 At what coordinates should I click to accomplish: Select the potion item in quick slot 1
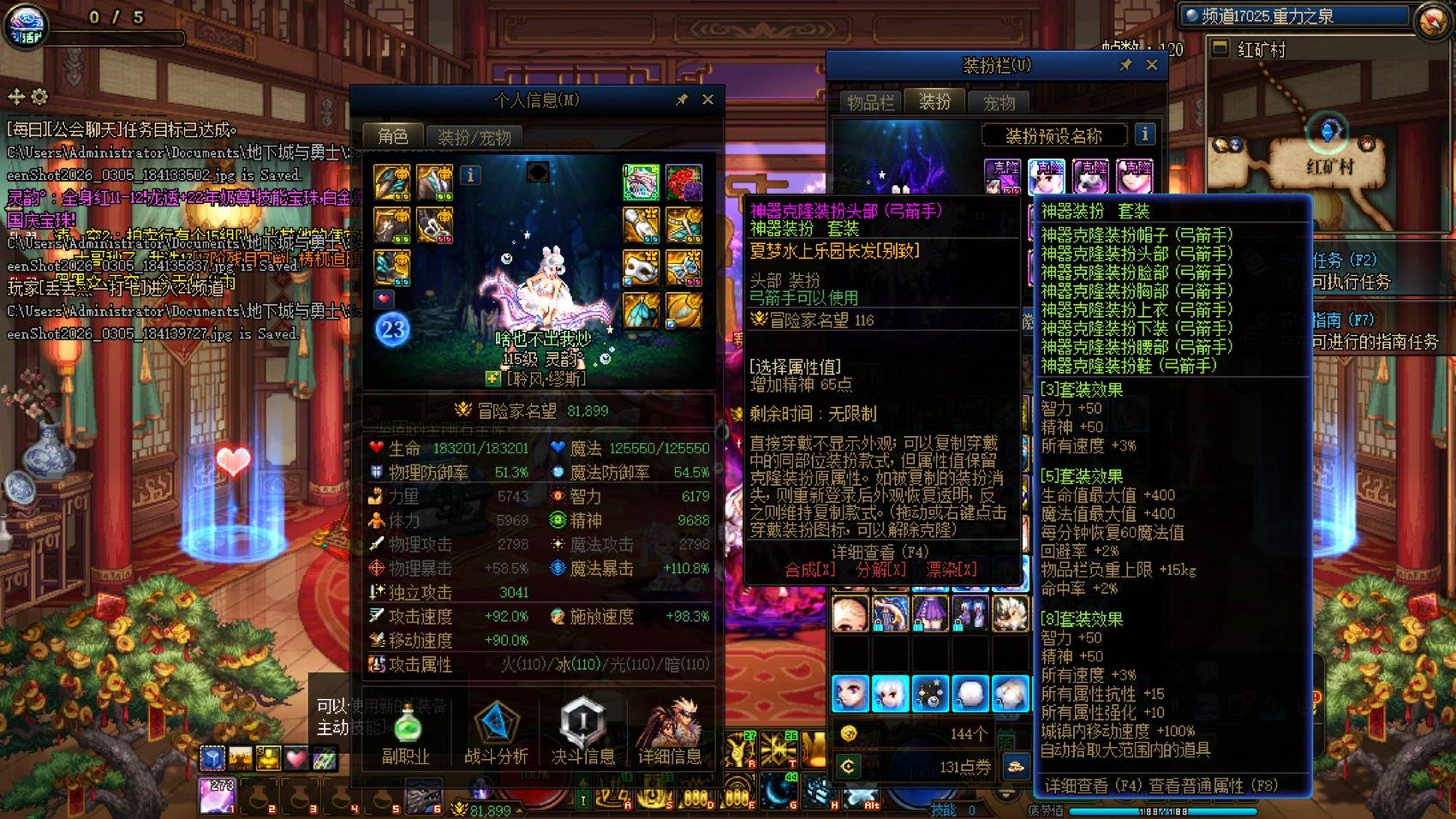point(217,797)
